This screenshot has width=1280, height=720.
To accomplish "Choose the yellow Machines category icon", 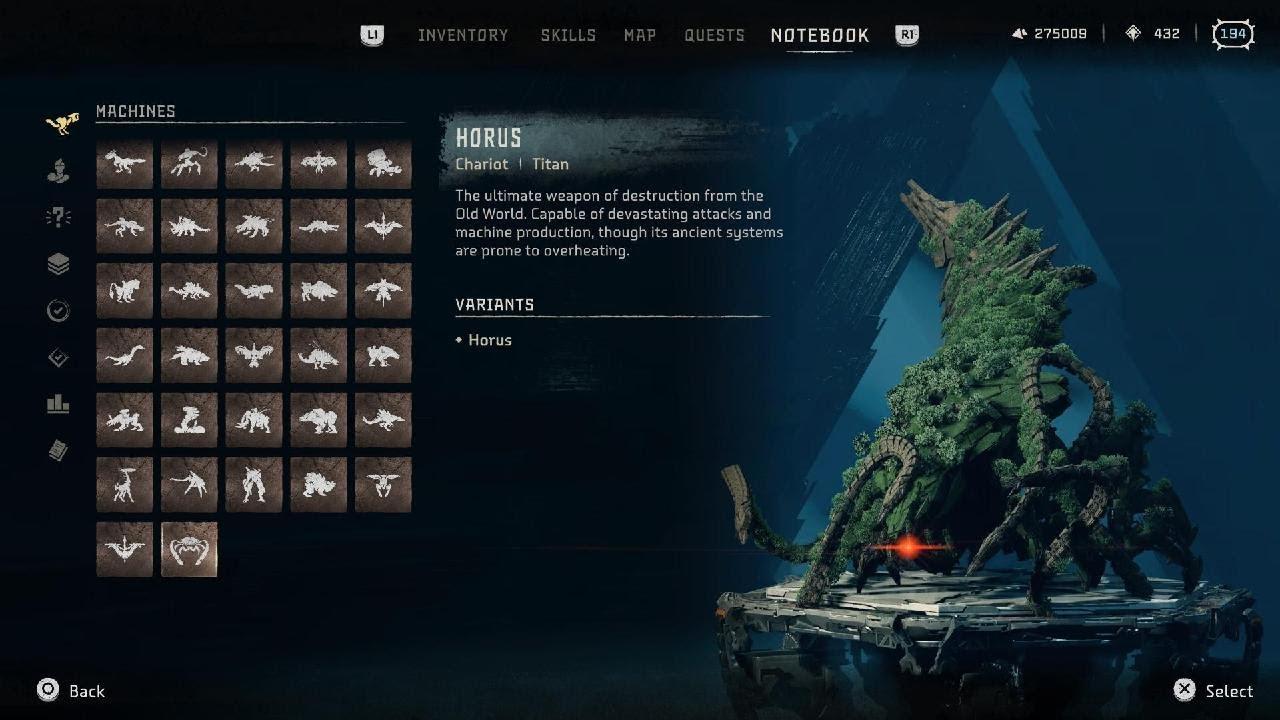I will pos(60,124).
